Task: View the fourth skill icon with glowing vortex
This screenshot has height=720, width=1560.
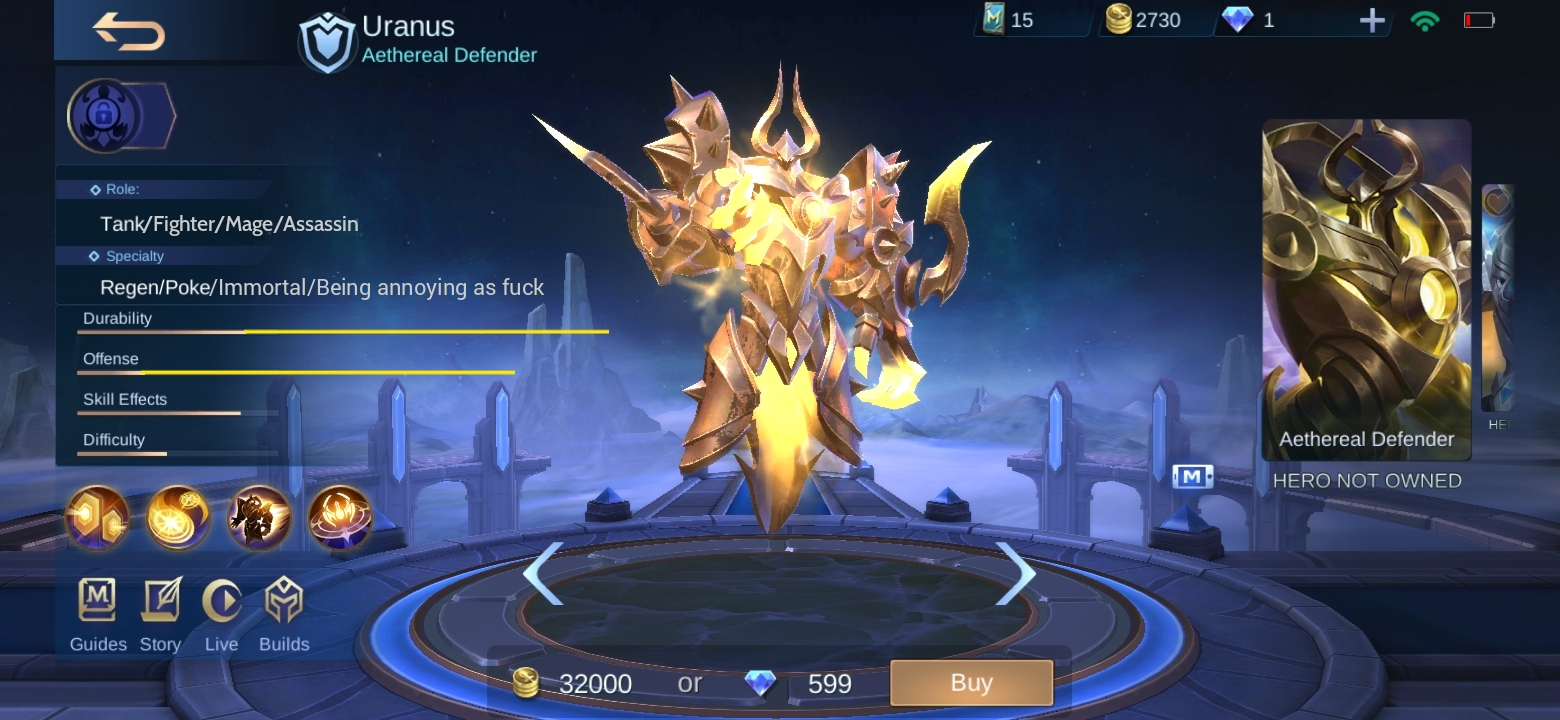Action: (340, 517)
